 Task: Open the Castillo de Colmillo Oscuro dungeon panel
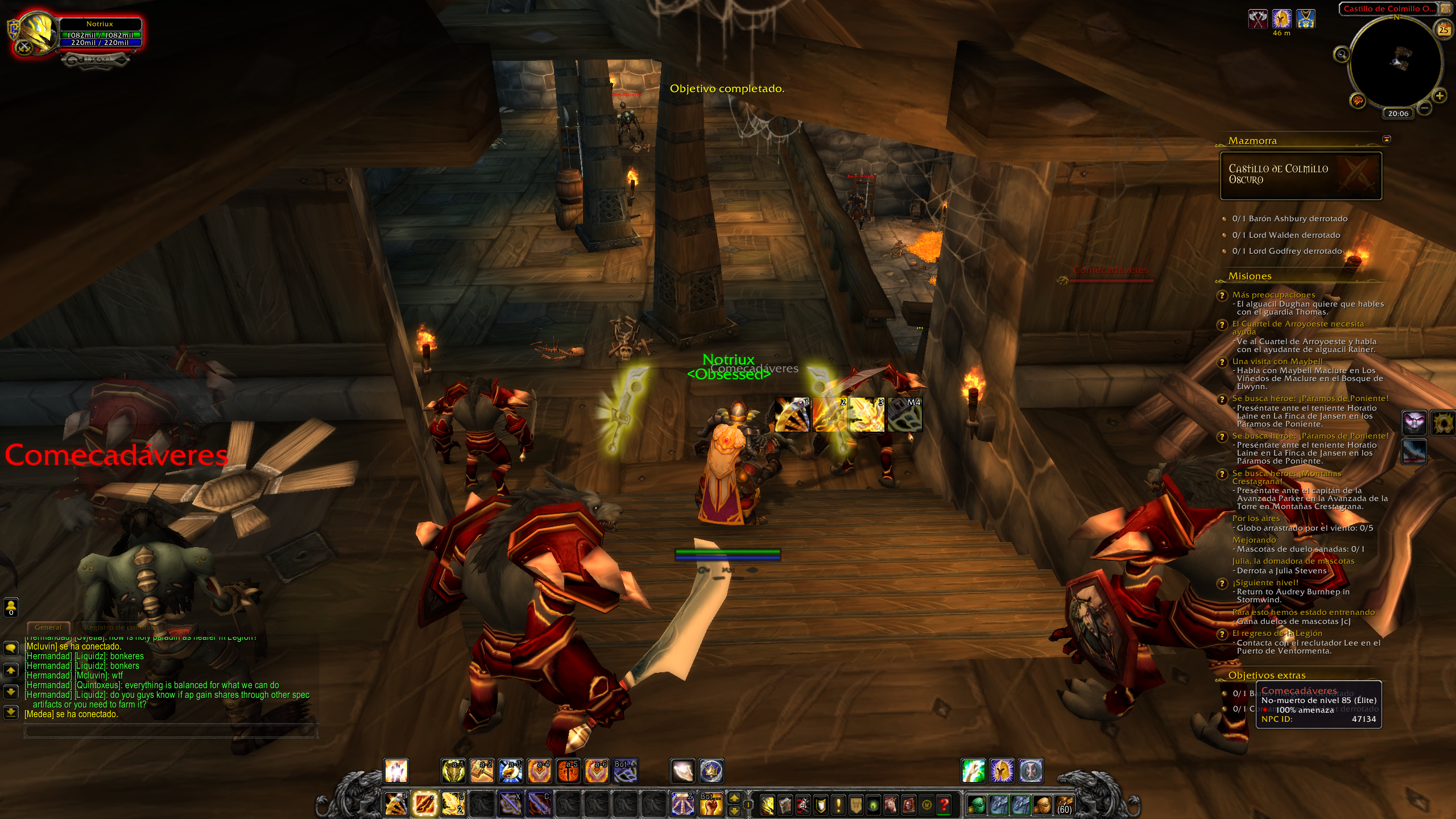pos(1301,175)
